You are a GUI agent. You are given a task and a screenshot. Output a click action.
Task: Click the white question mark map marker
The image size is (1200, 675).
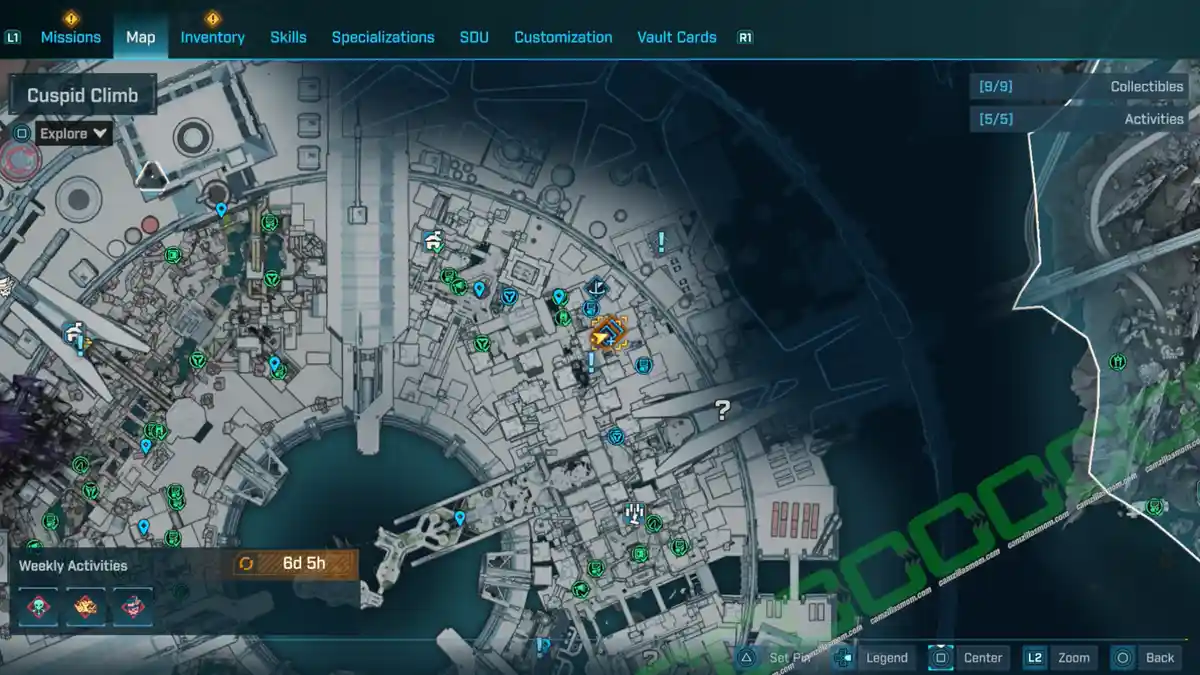click(723, 409)
